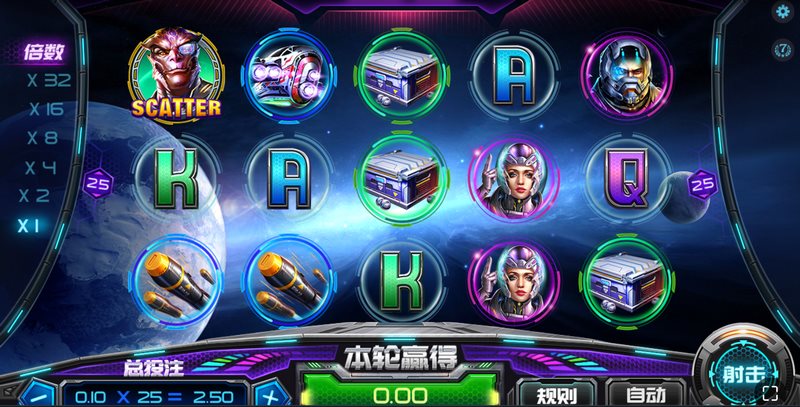800x407 pixels.
Task: Increase the total bet with plus button
Action: (x=270, y=394)
